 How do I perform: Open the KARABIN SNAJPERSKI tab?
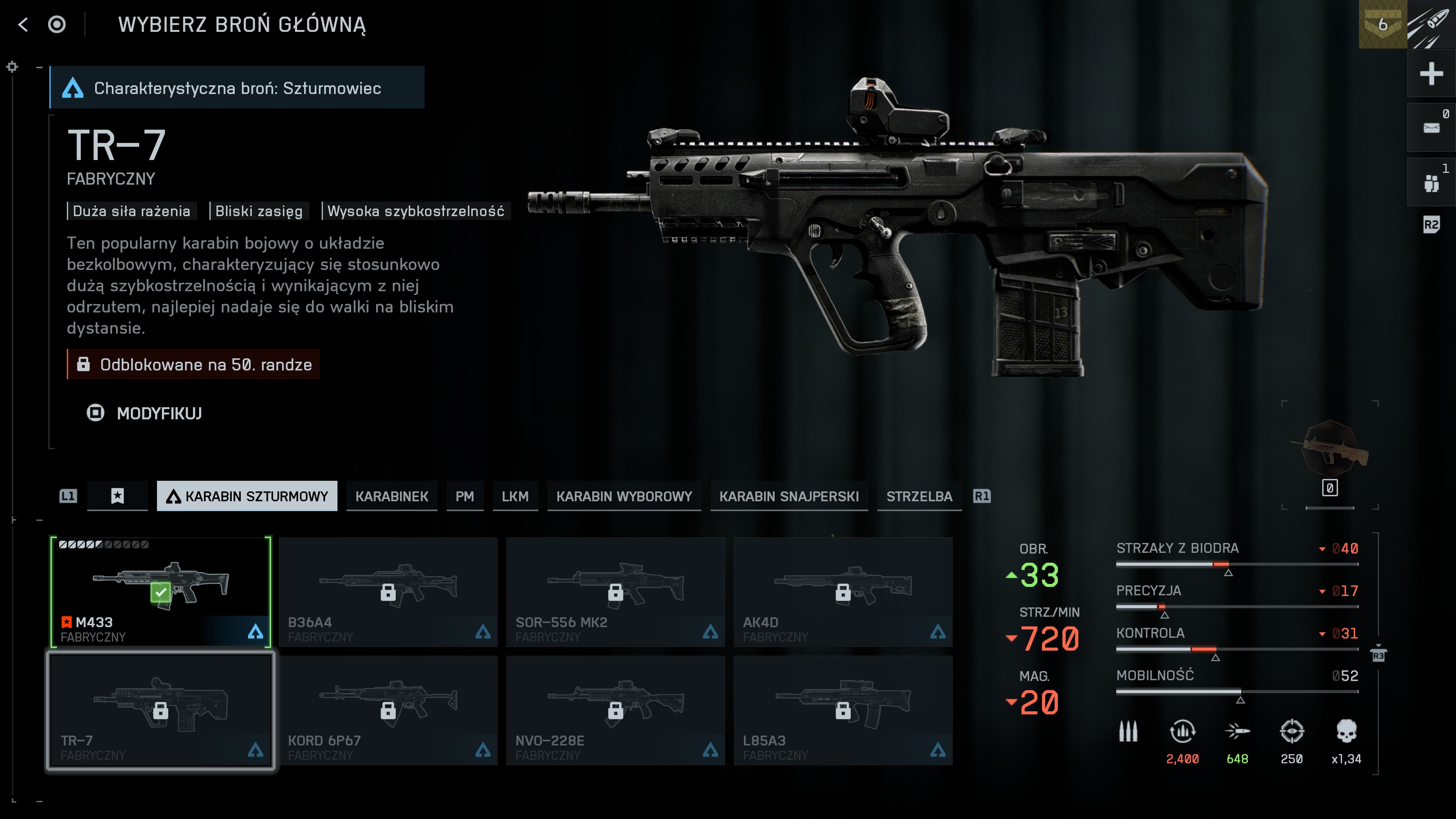tap(789, 496)
